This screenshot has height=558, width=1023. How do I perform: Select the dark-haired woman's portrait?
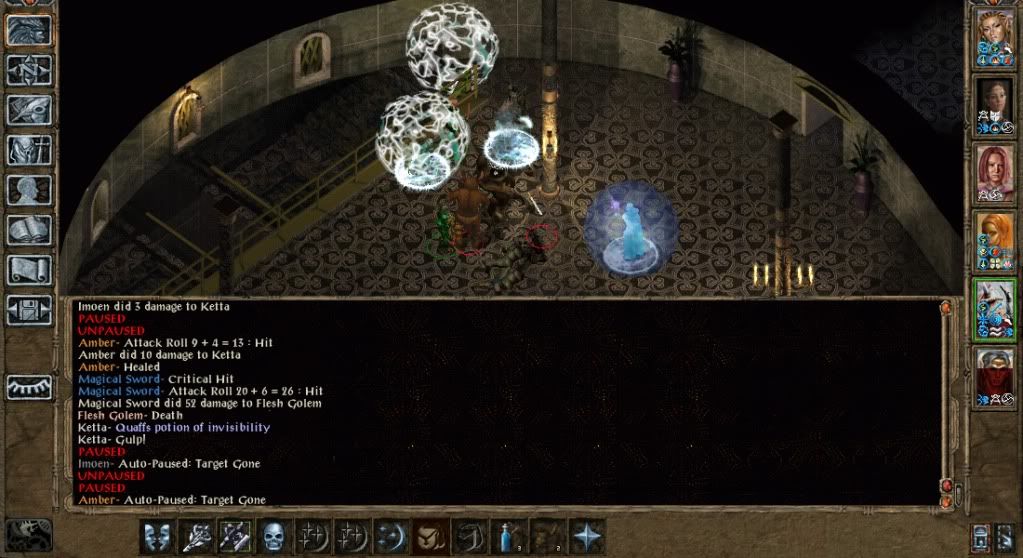(x=995, y=105)
